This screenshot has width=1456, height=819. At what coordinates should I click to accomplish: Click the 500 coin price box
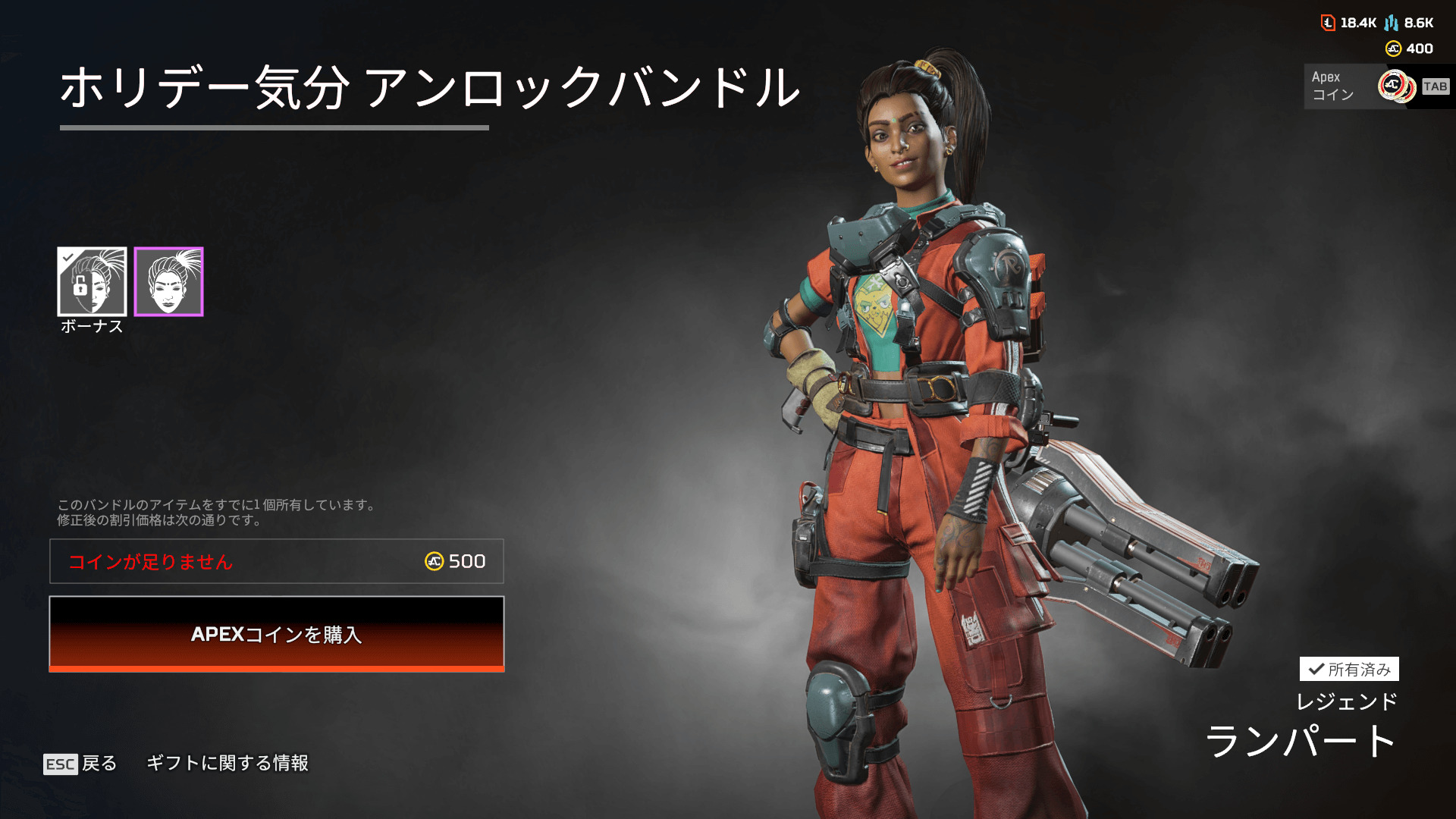click(277, 561)
